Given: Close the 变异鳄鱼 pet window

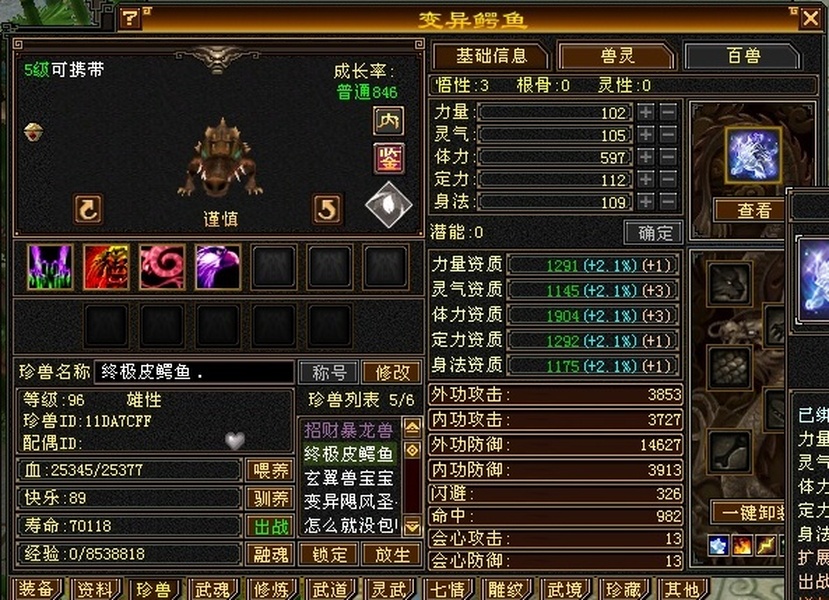Looking at the screenshot, I should [810, 18].
